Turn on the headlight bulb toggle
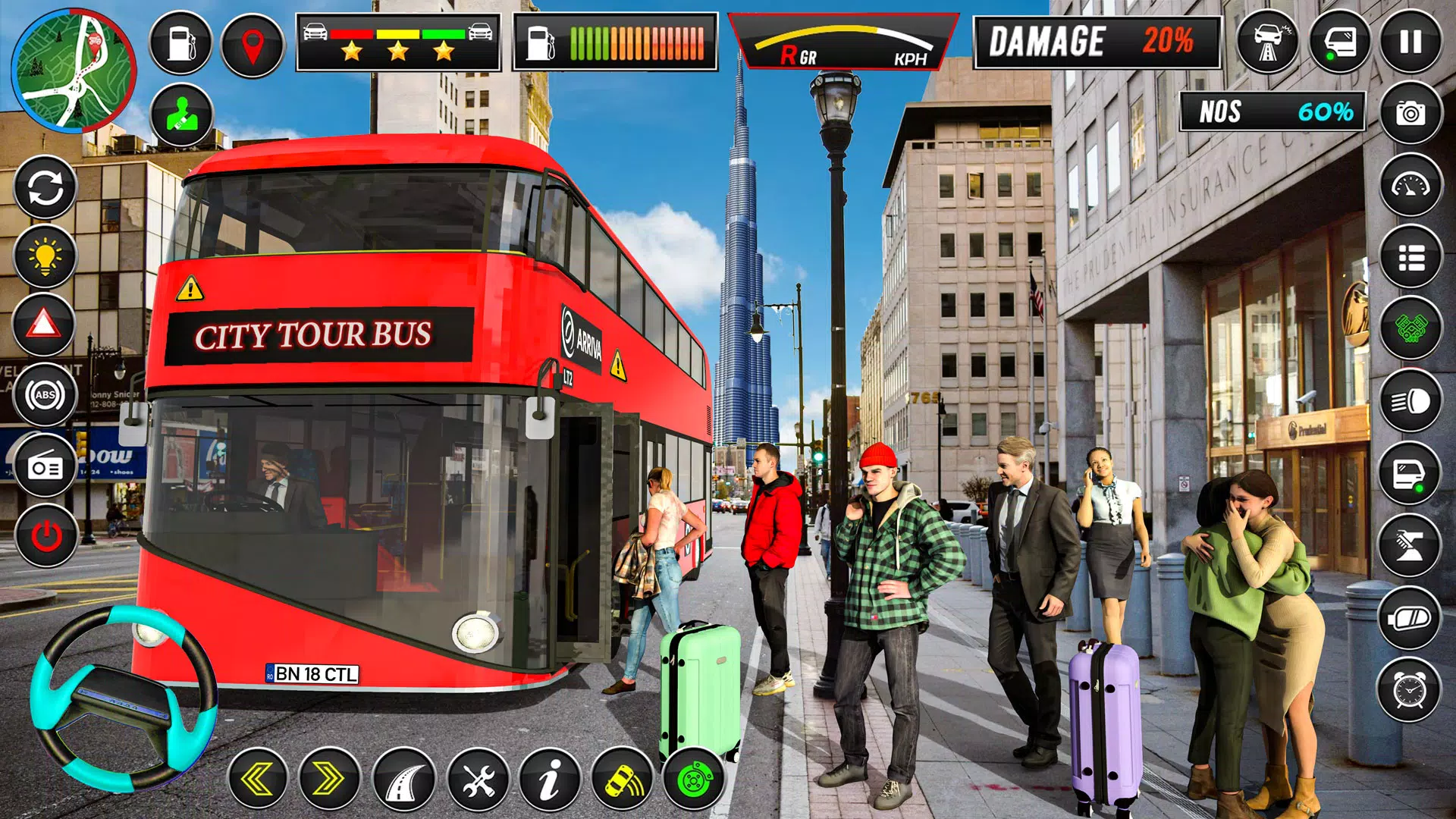Image resolution: width=1456 pixels, height=819 pixels. [x=43, y=256]
